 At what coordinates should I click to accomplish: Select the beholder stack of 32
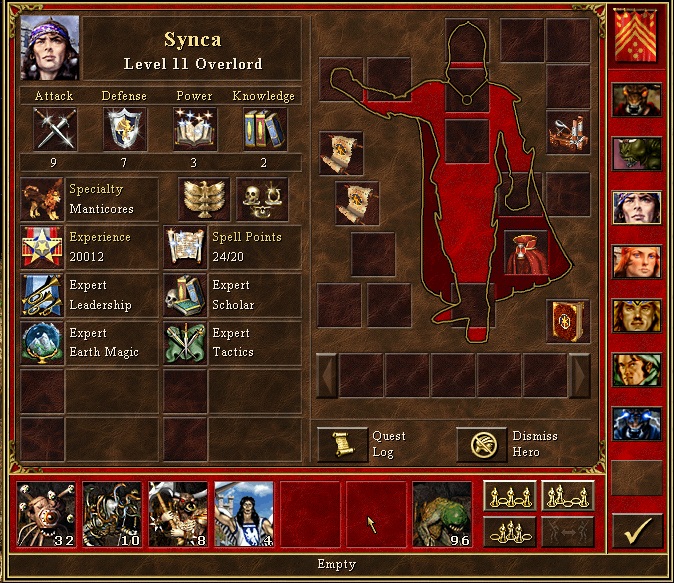[47, 512]
